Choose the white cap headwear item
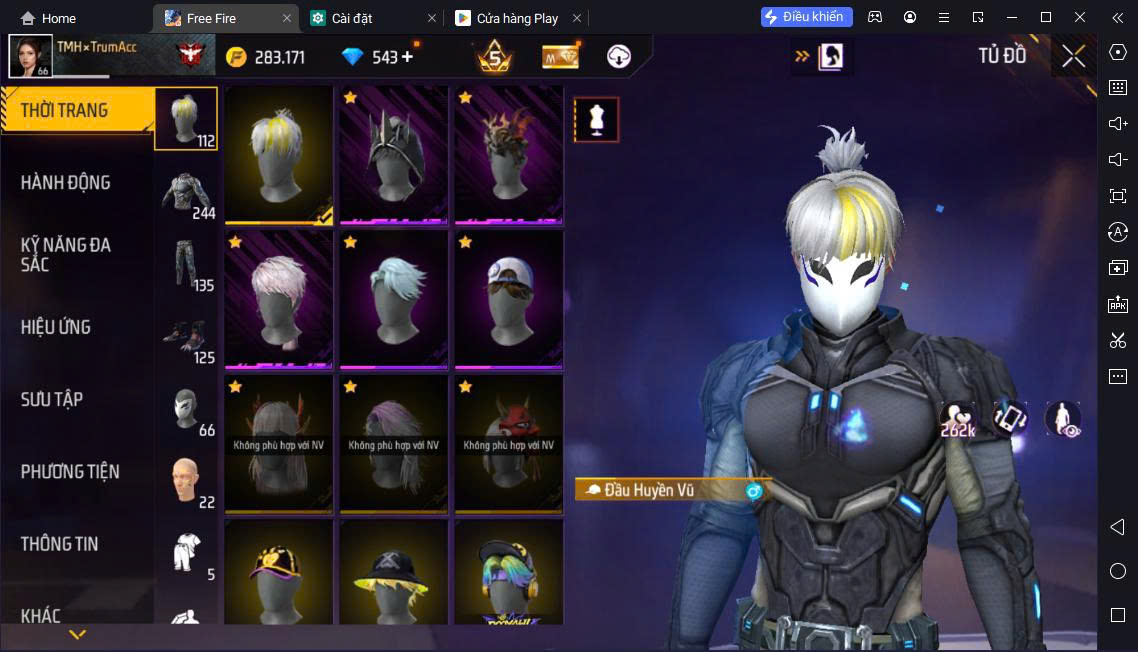The width and height of the screenshot is (1138, 652). pyautogui.click(x=509, y=299)
